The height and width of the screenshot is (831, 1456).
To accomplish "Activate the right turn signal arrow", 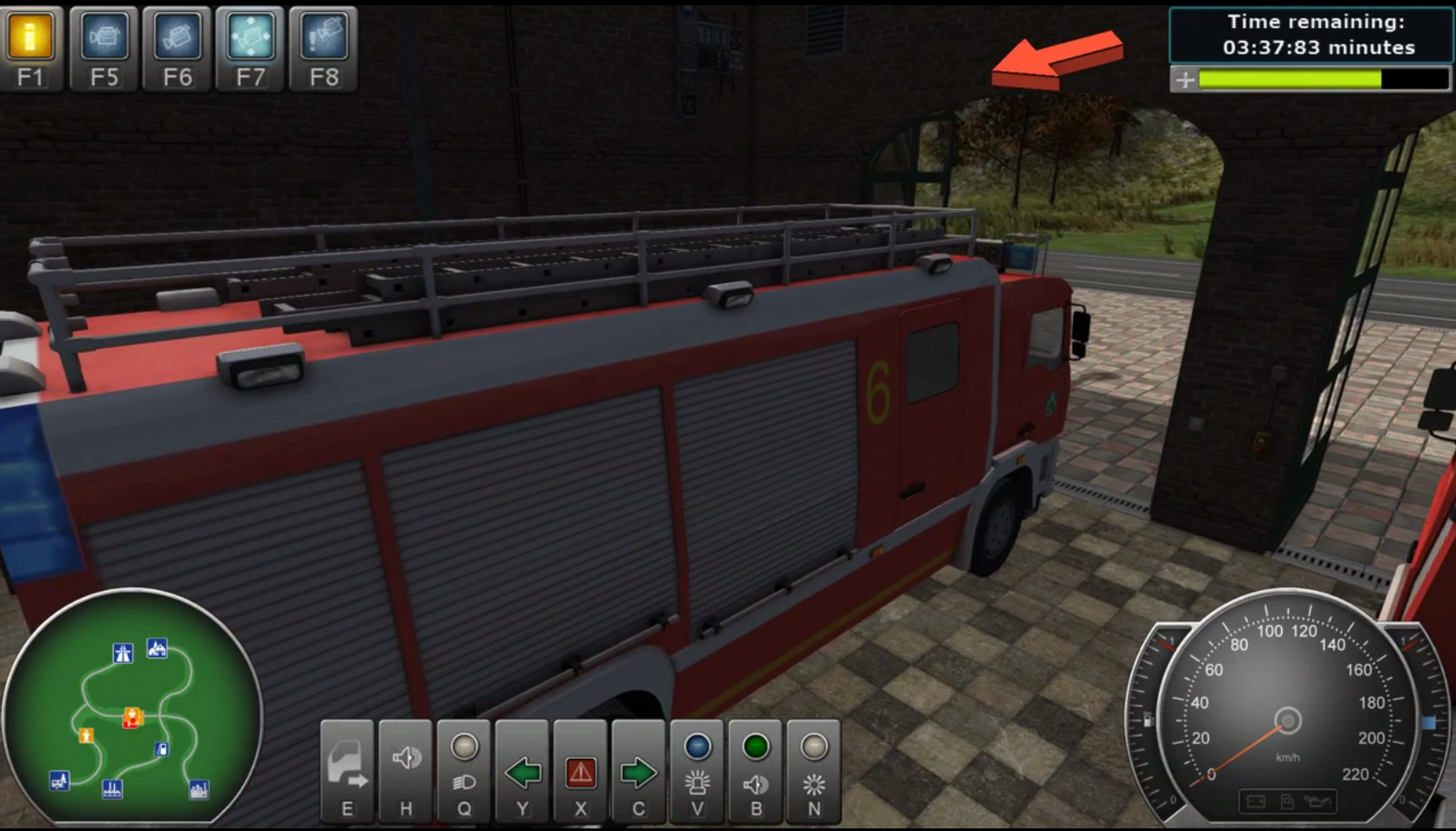I will (638, 771).
